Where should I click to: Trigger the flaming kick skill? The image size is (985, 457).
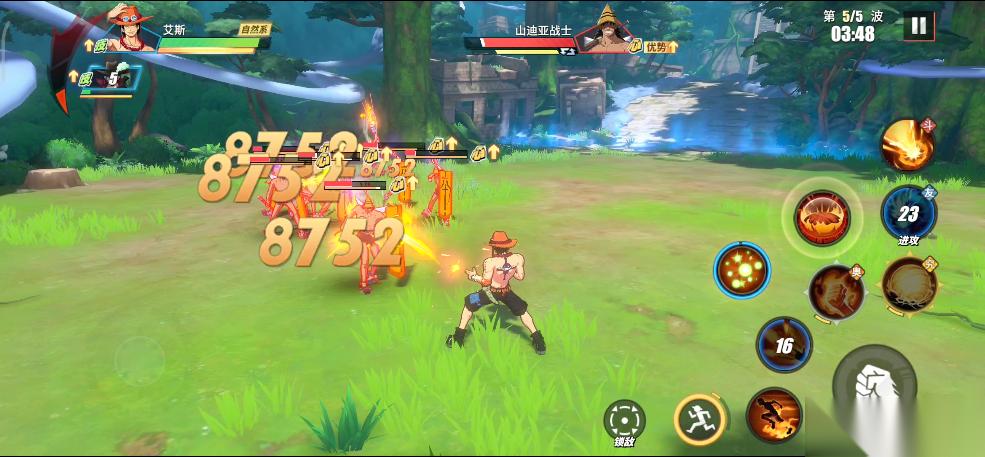click(836, 291)
